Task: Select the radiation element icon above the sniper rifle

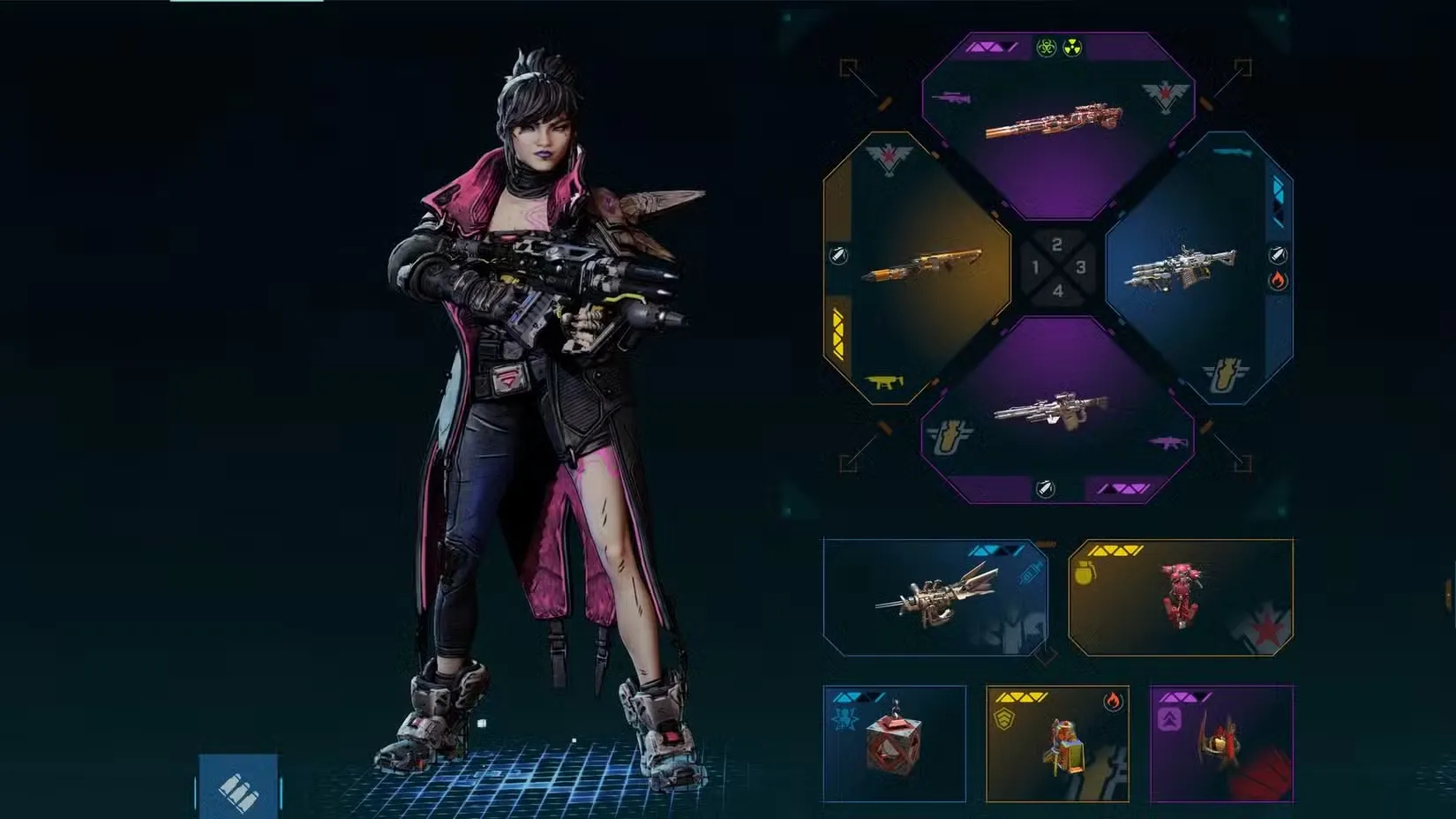Action: (x=1072, y=47)
